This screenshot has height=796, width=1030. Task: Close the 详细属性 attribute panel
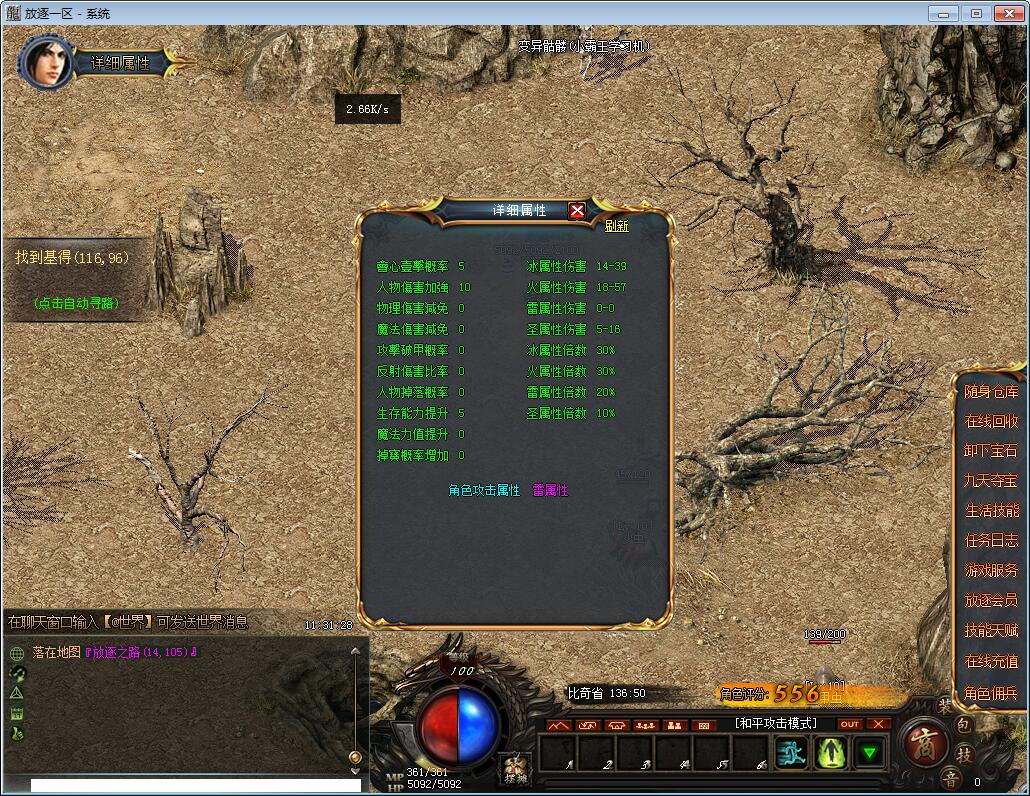pyautogui.click(x=577, y=210)
